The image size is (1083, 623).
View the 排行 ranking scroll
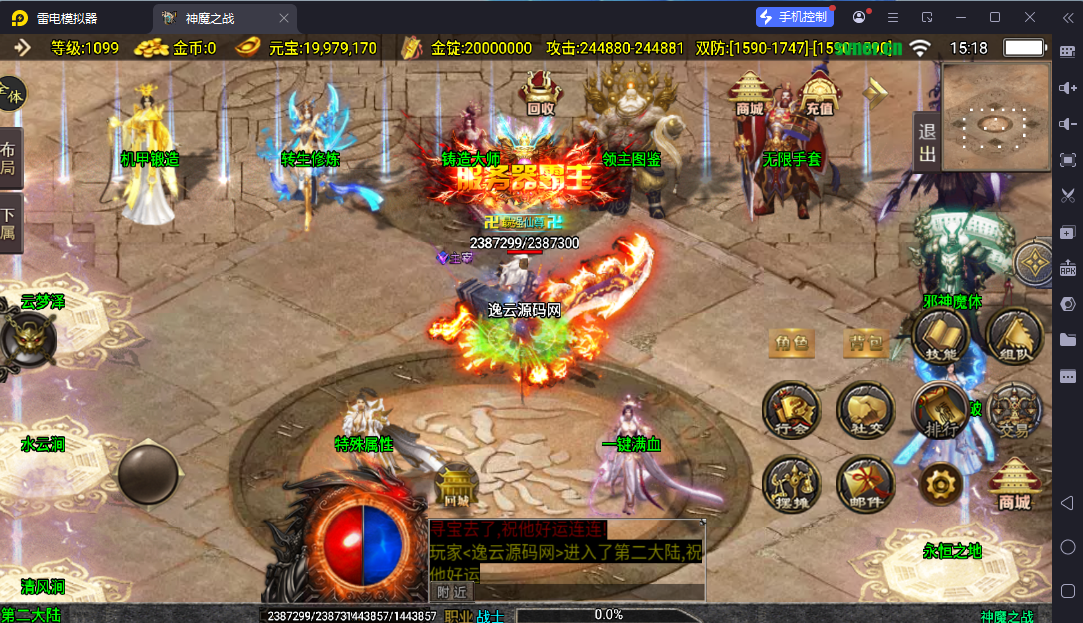940,410
